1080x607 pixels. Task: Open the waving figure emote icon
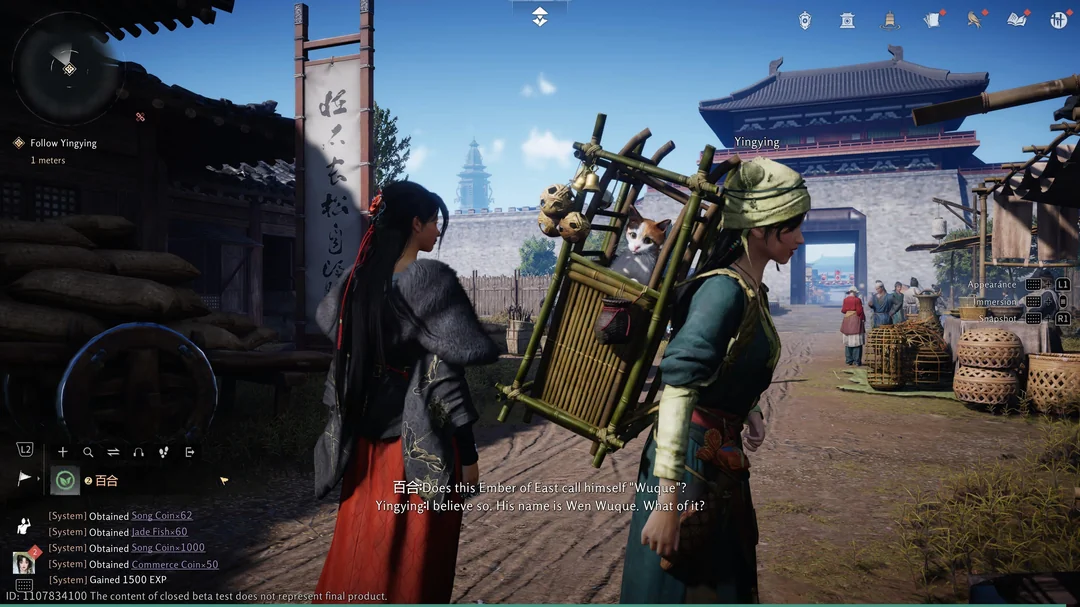click(x=24, y=525)
